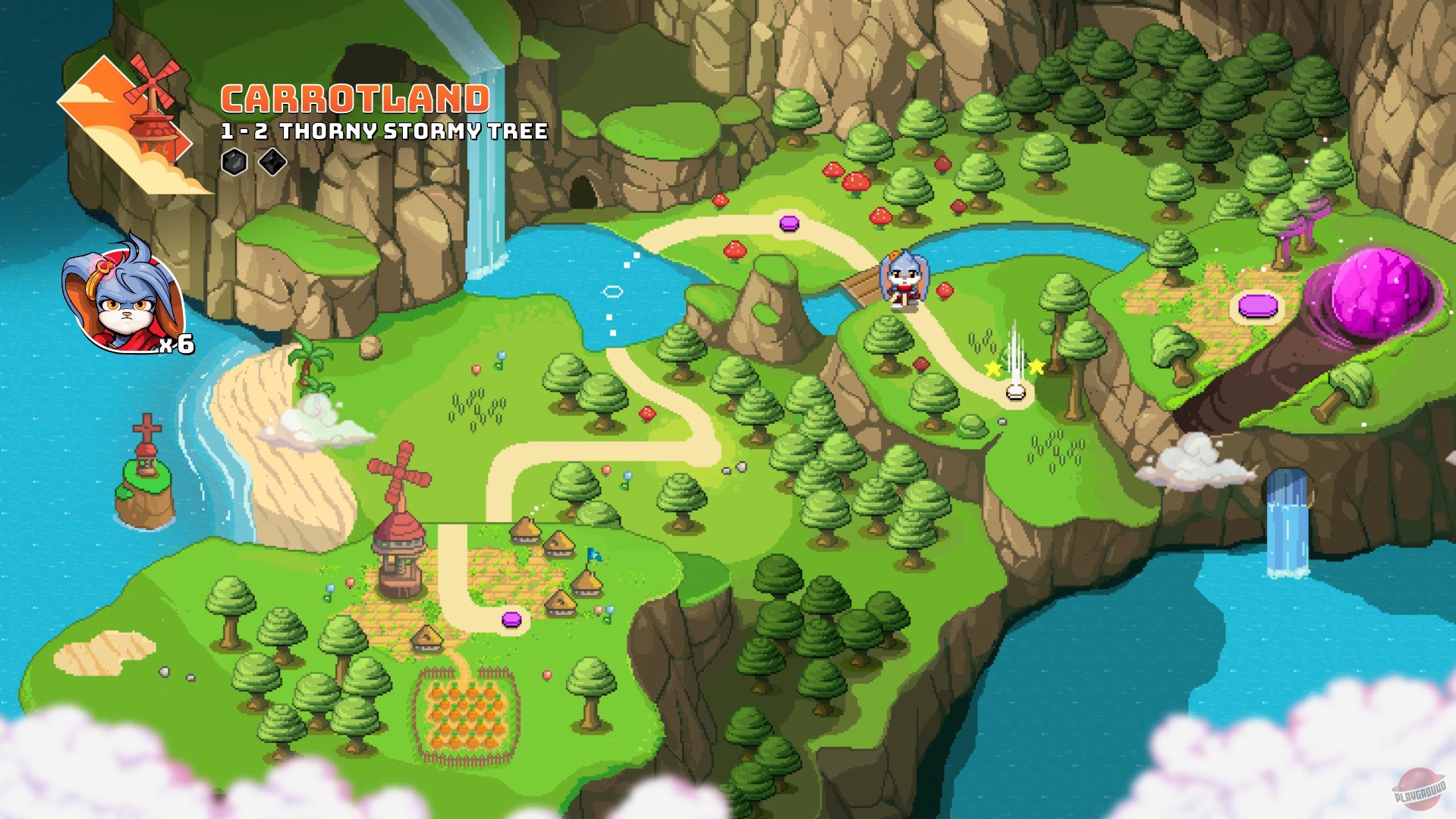Select the purple gem node by the farm huts
Screen dimensions: 1456x819
coord(513,621)
